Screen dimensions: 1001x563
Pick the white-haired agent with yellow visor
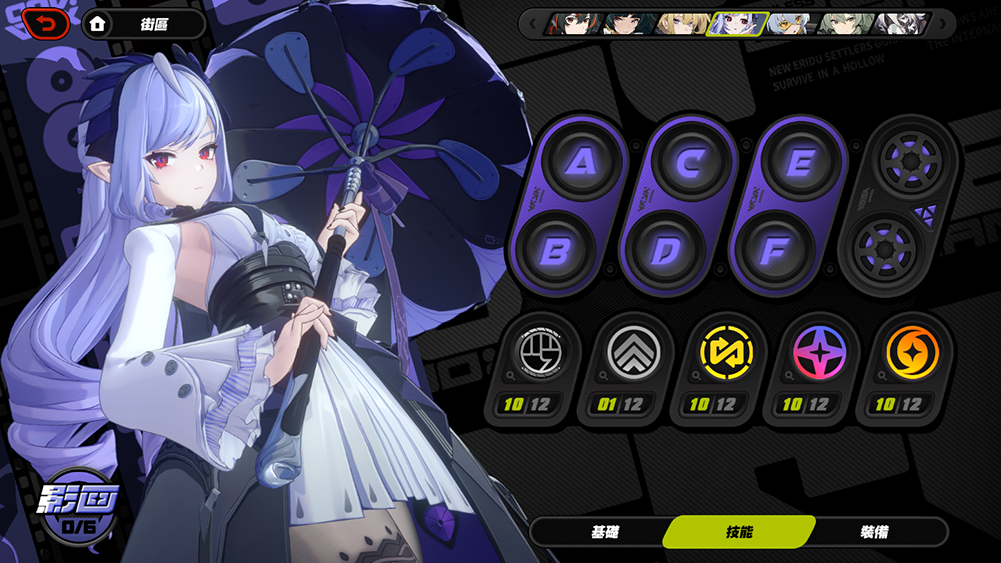792,23
